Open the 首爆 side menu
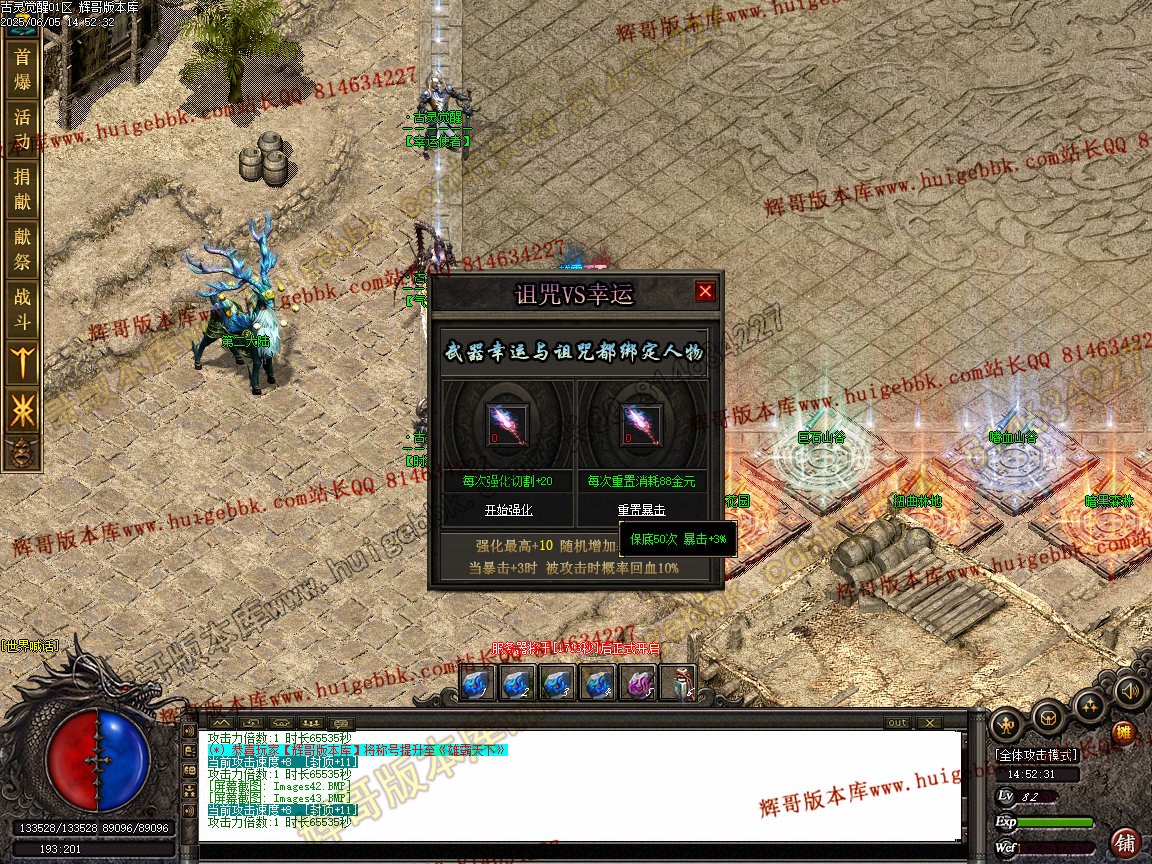The image size is (1152, 864). click(22, 70)
